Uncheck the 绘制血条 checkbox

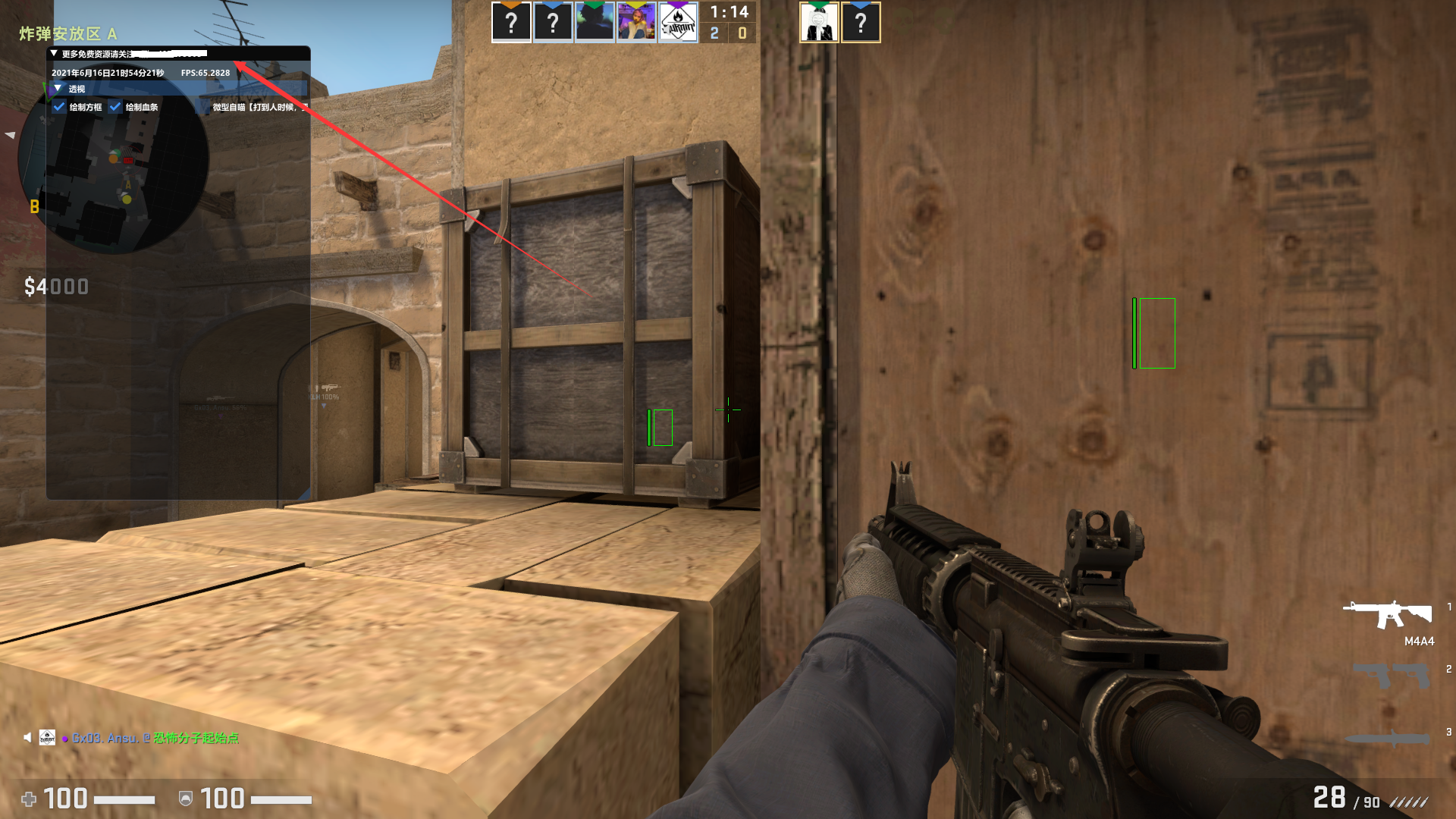[115, 107]
